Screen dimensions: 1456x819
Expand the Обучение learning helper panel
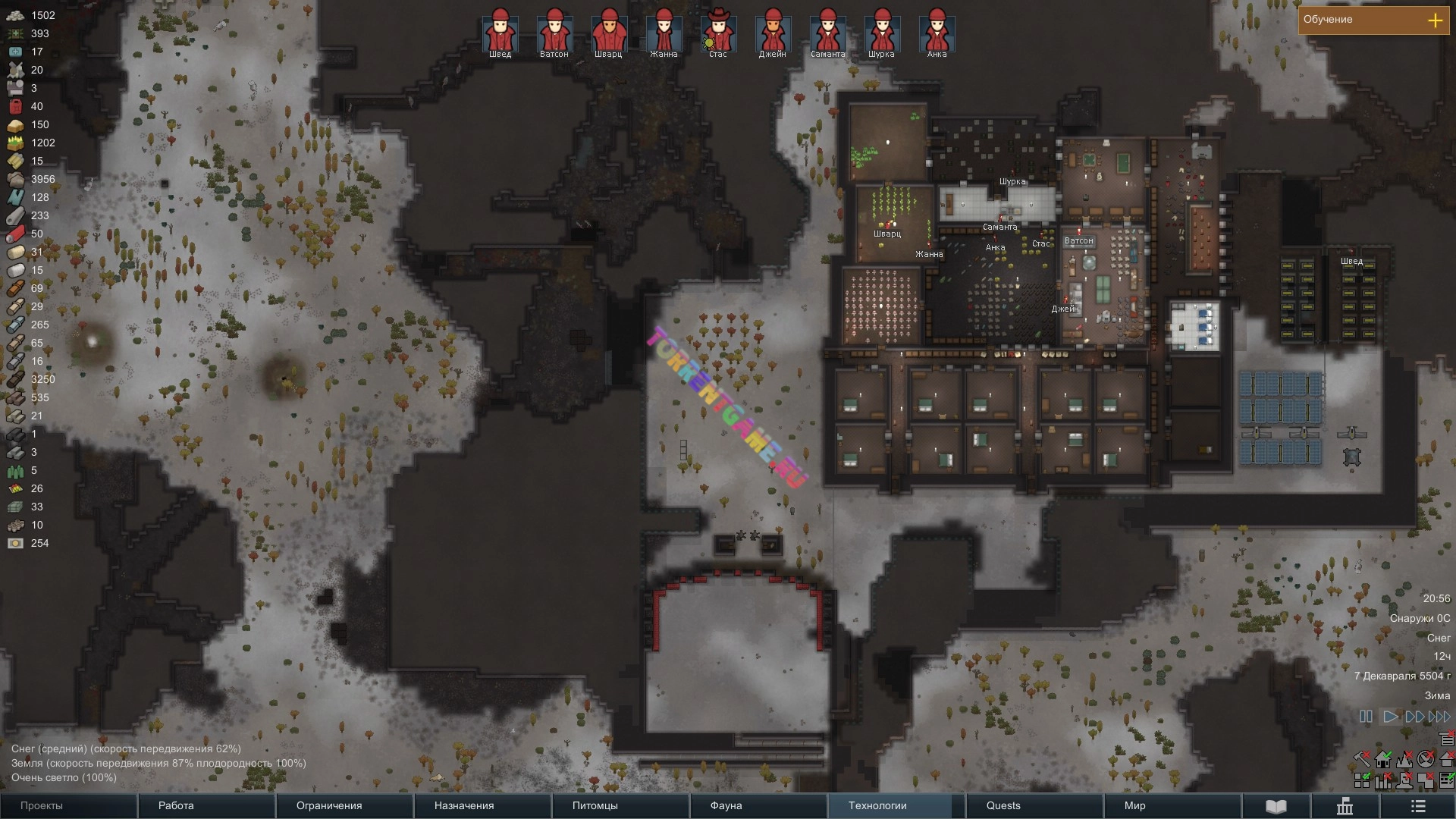(1435, 20)
